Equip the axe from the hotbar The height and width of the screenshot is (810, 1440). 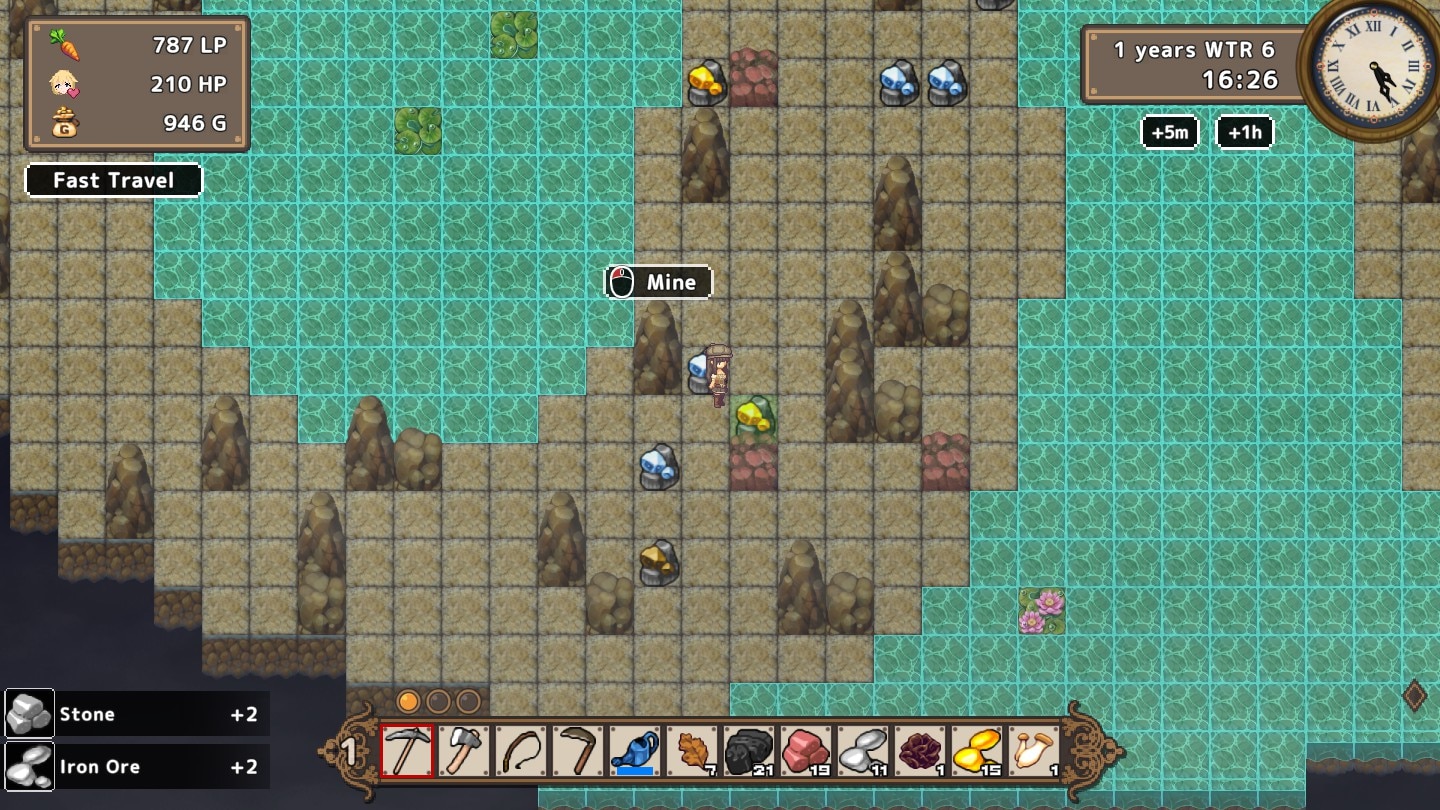[x=464, y=751]
